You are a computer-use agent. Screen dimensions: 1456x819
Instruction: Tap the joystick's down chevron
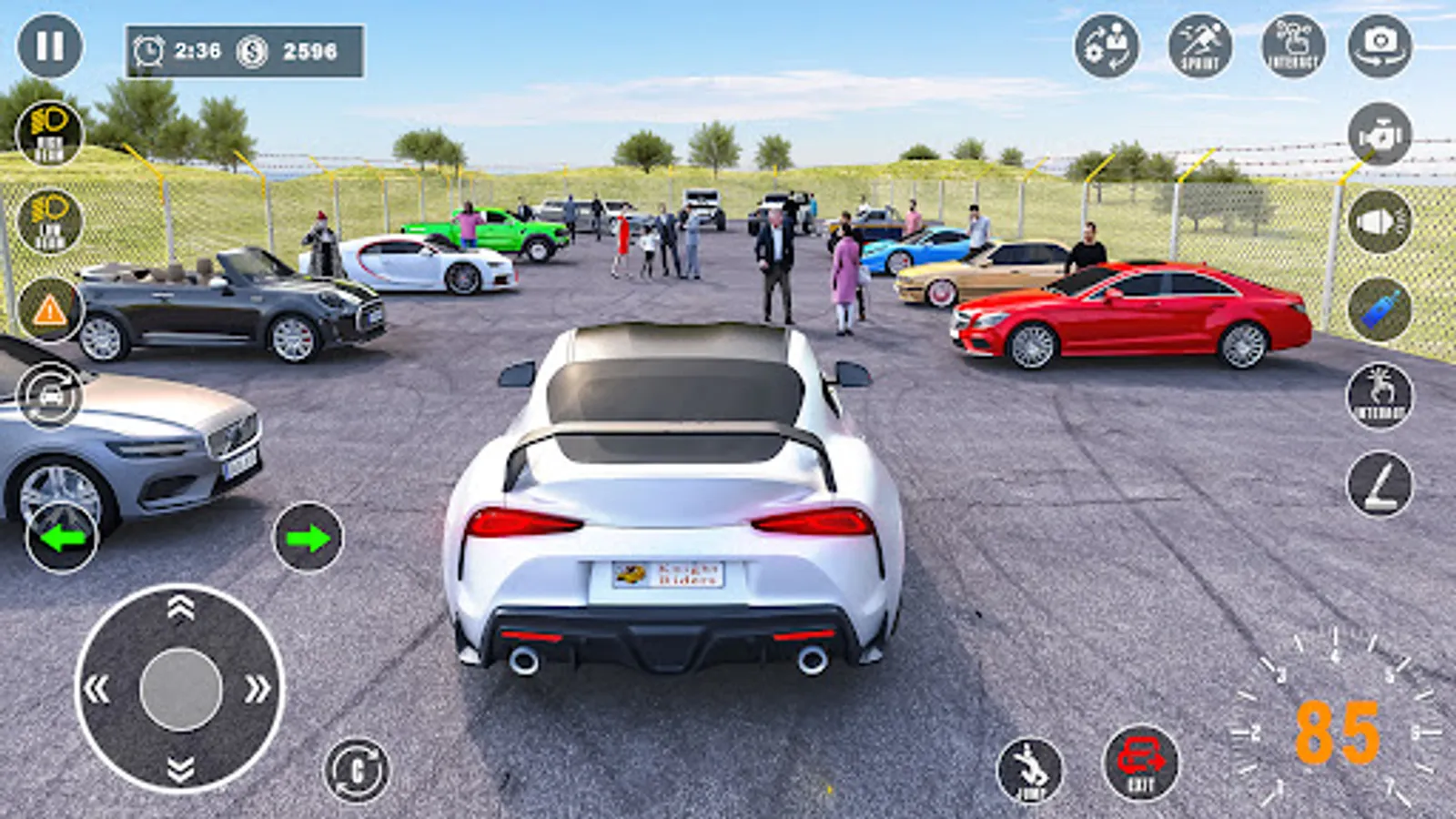pyautogui.click(x=180, y=770)
